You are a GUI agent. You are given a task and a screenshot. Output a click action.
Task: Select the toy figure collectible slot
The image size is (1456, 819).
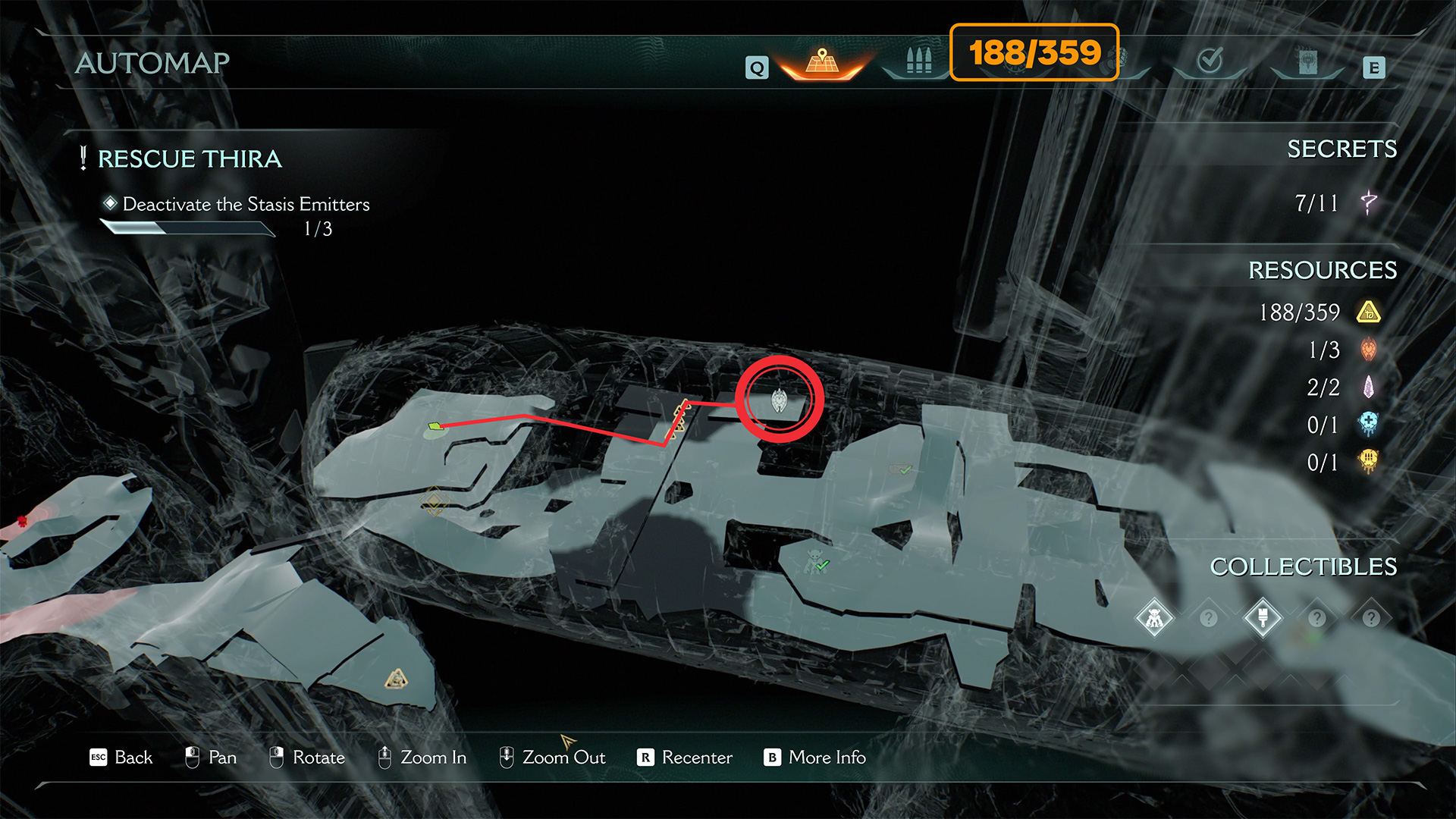coord(1154,618)
